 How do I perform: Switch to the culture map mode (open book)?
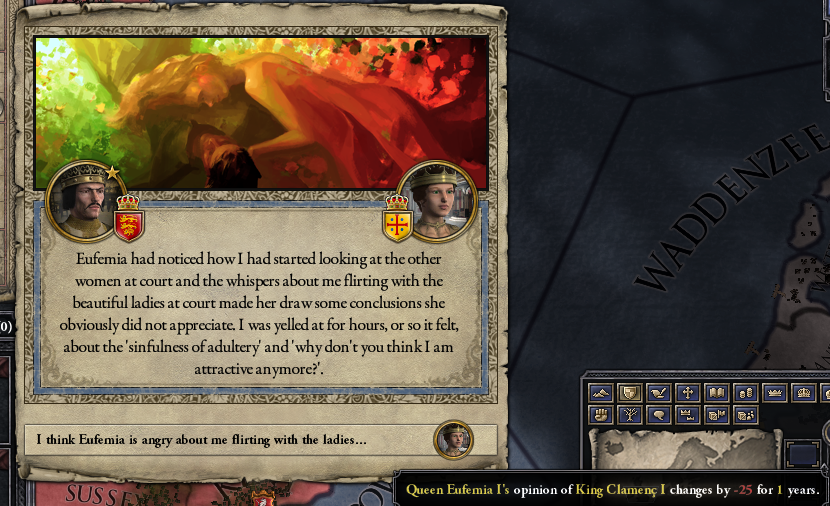pos(716,392)
